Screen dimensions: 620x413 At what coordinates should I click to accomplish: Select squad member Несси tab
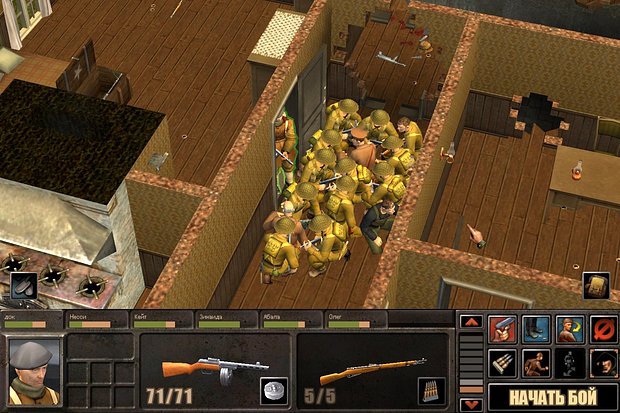point(96,319)
